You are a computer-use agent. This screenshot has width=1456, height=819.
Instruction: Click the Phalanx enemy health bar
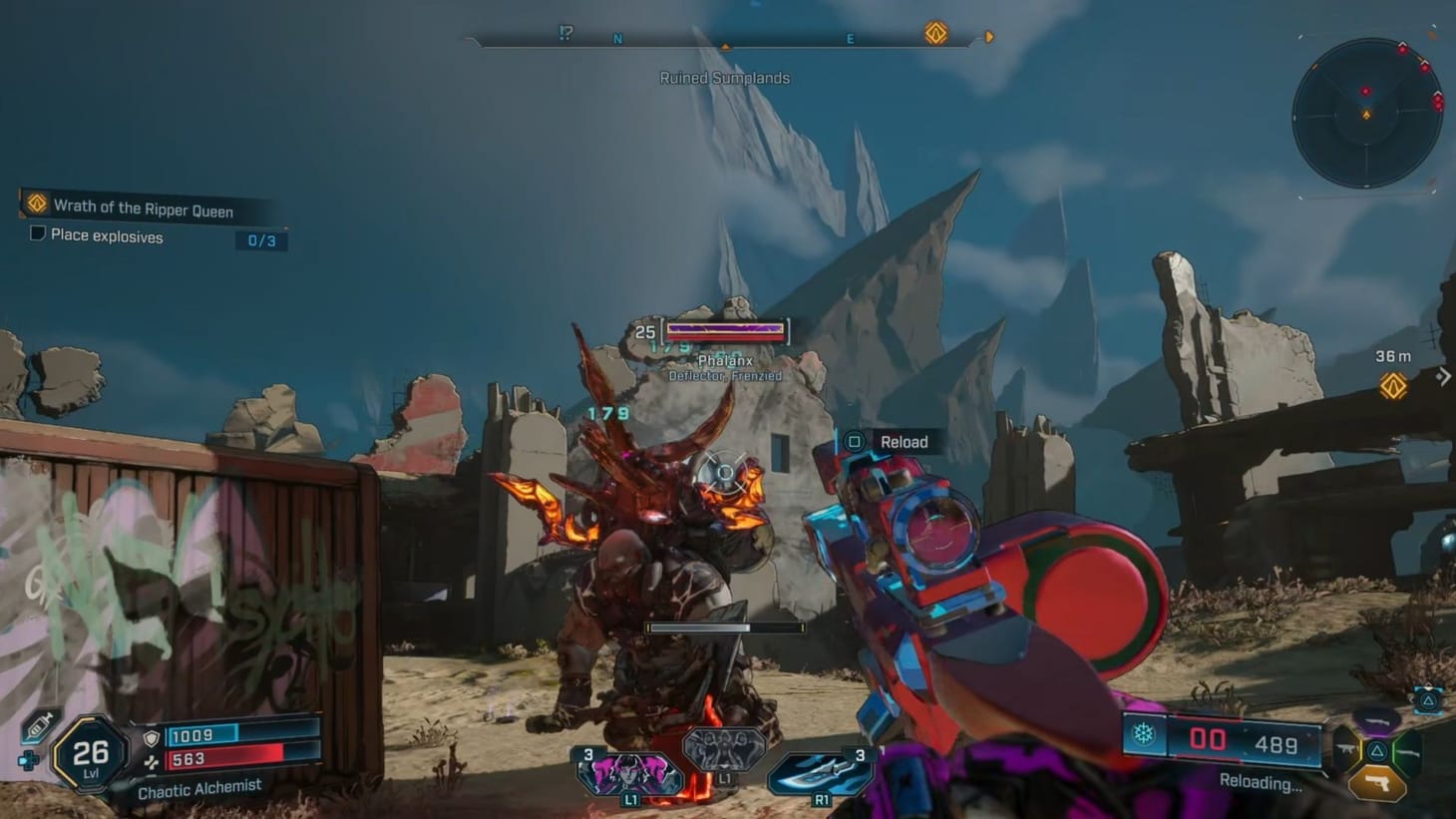pos(725,330)
